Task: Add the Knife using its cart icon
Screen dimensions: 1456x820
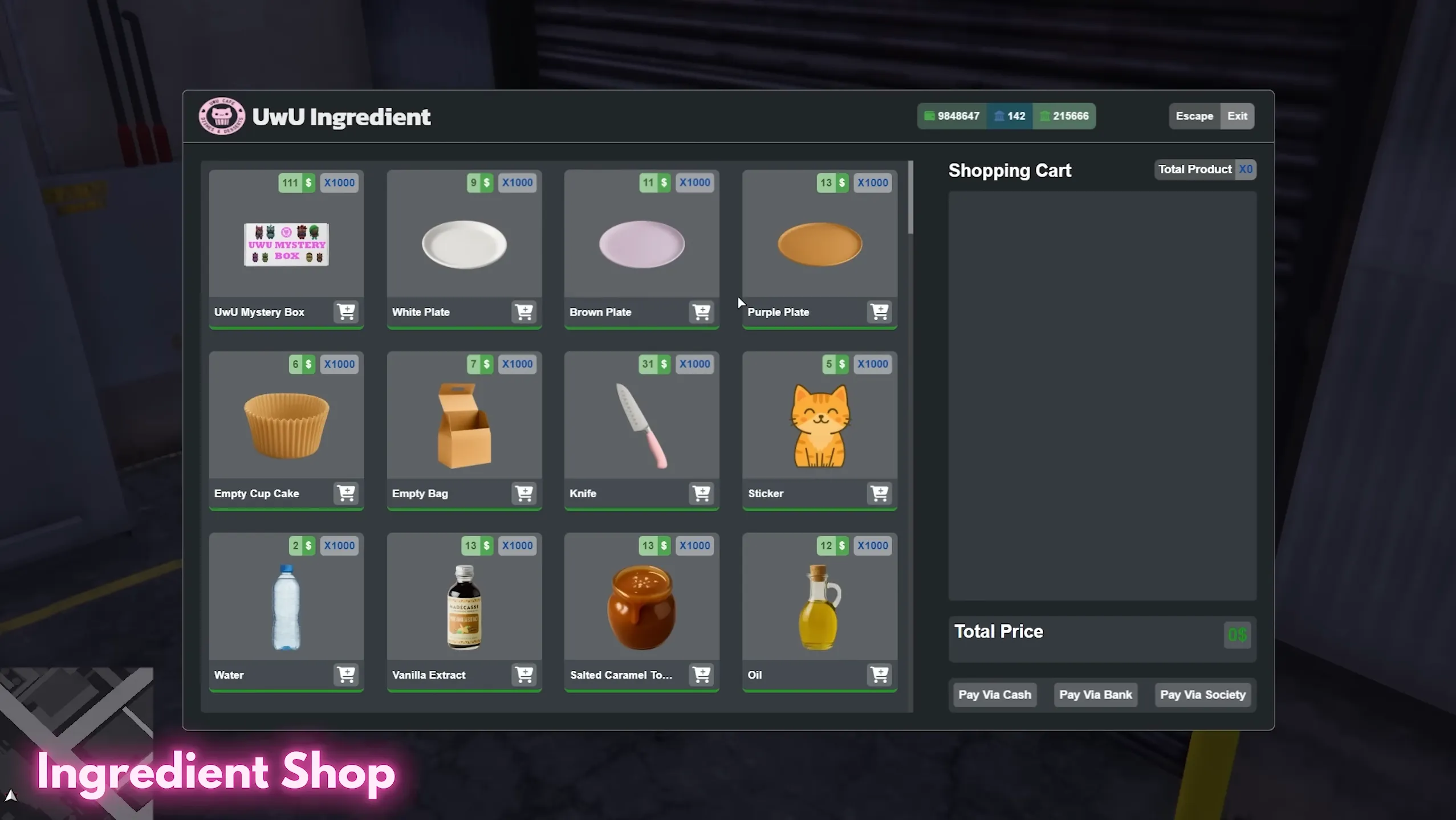Action: point(701,493)
